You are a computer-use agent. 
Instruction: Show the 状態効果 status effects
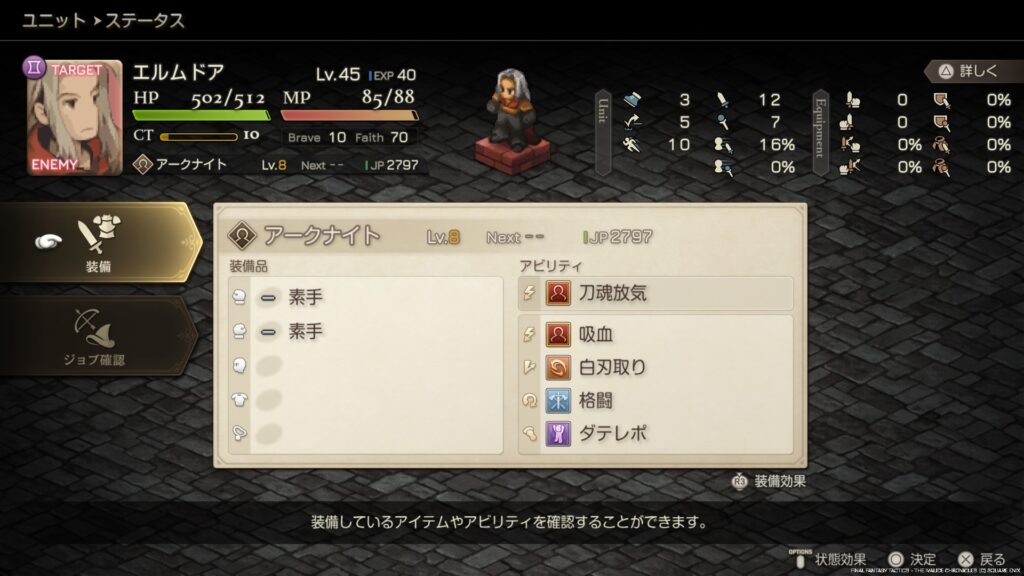click(x=830, y=559)
